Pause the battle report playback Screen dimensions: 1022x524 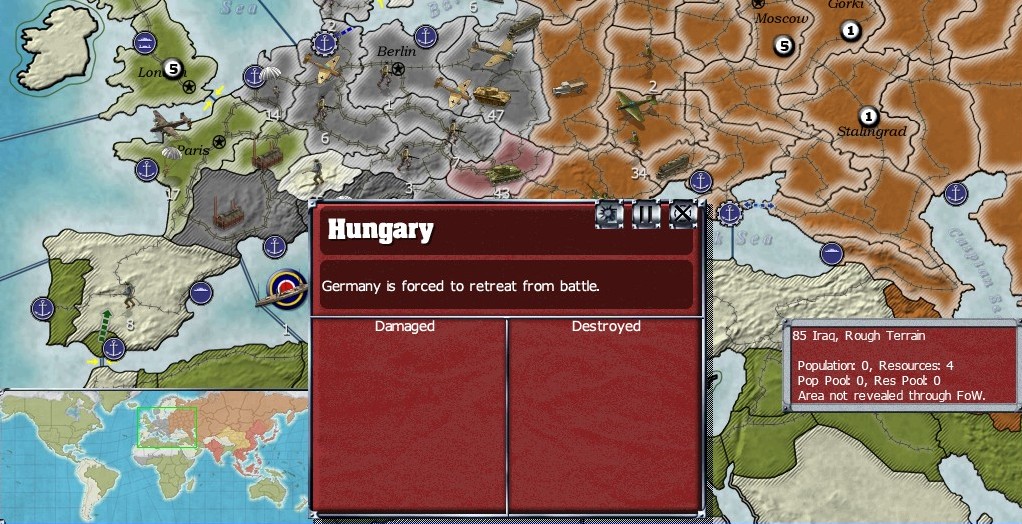point(646,213)
